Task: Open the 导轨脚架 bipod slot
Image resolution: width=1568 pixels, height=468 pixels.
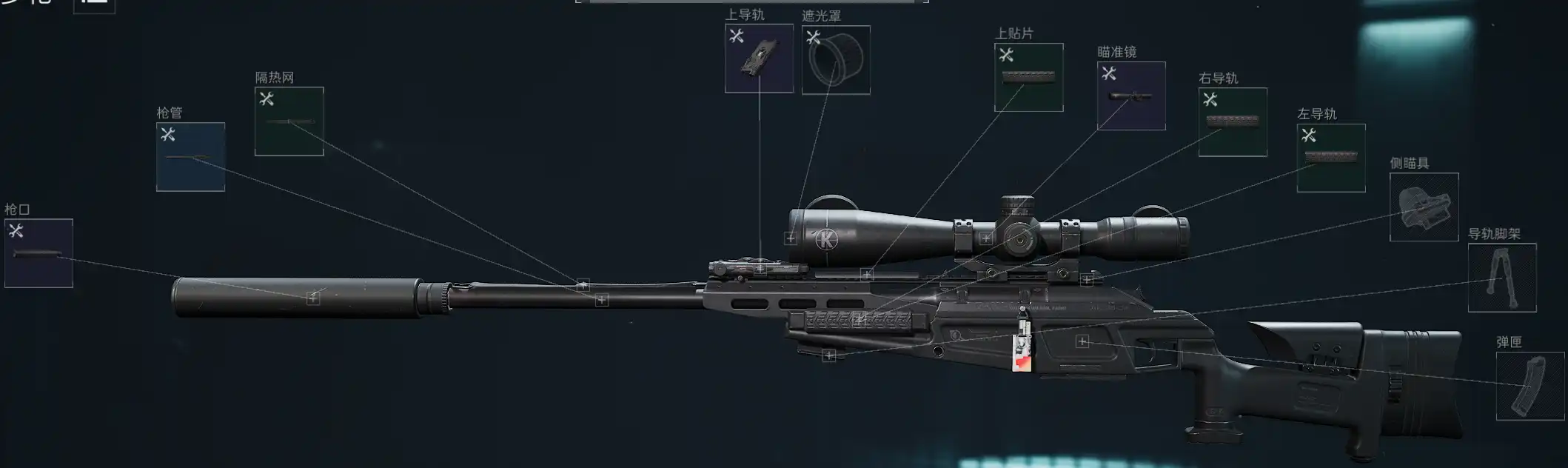Action: pyautogui.click(x=1502, y=278)
